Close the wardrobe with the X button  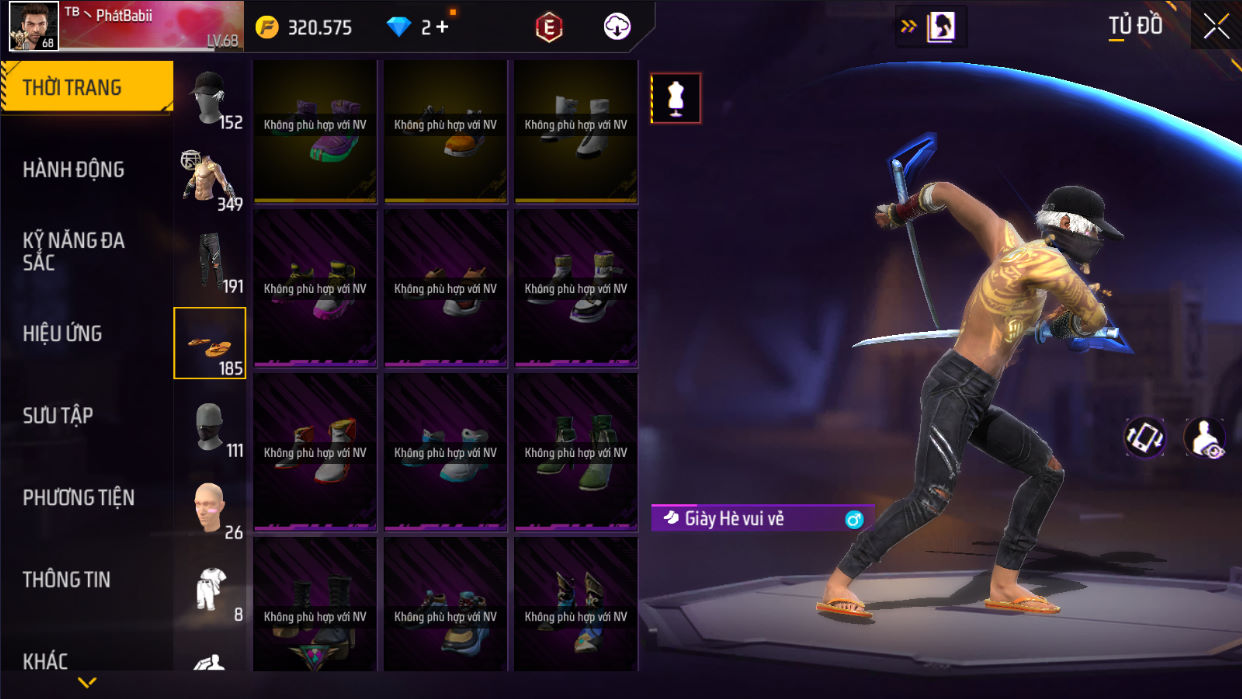[1216, 27]
